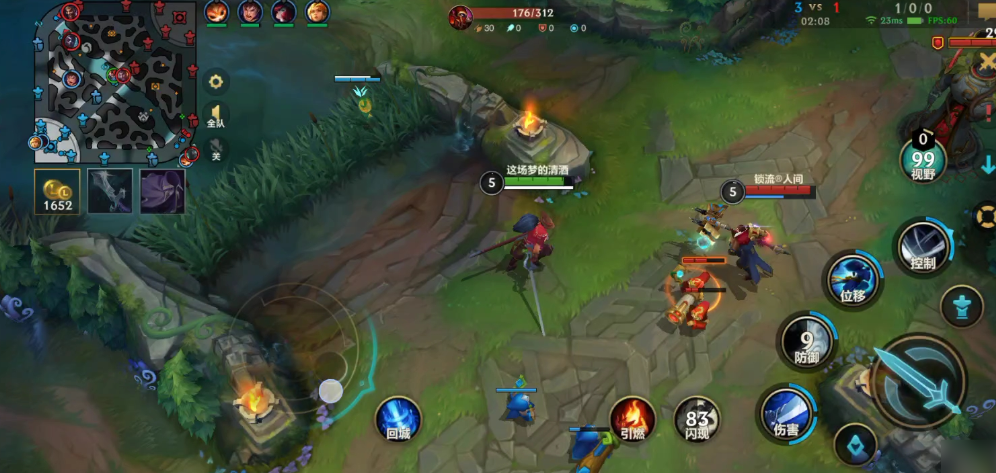Cast the 引燃 ignite spell
Image resolution: width=996 pixels, height=473 pixels.
(633, 418)
